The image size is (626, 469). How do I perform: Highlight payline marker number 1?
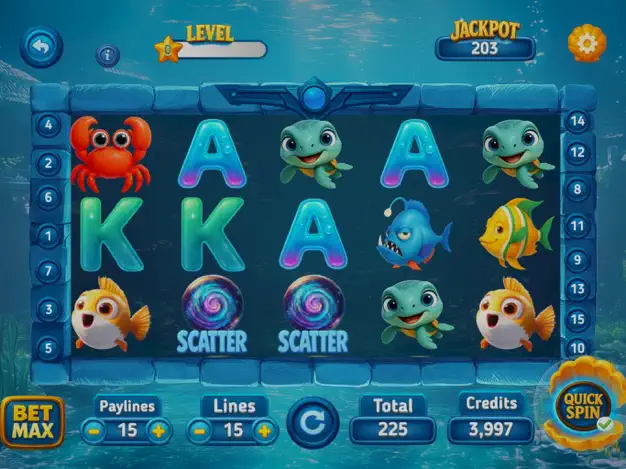[48, 236]
